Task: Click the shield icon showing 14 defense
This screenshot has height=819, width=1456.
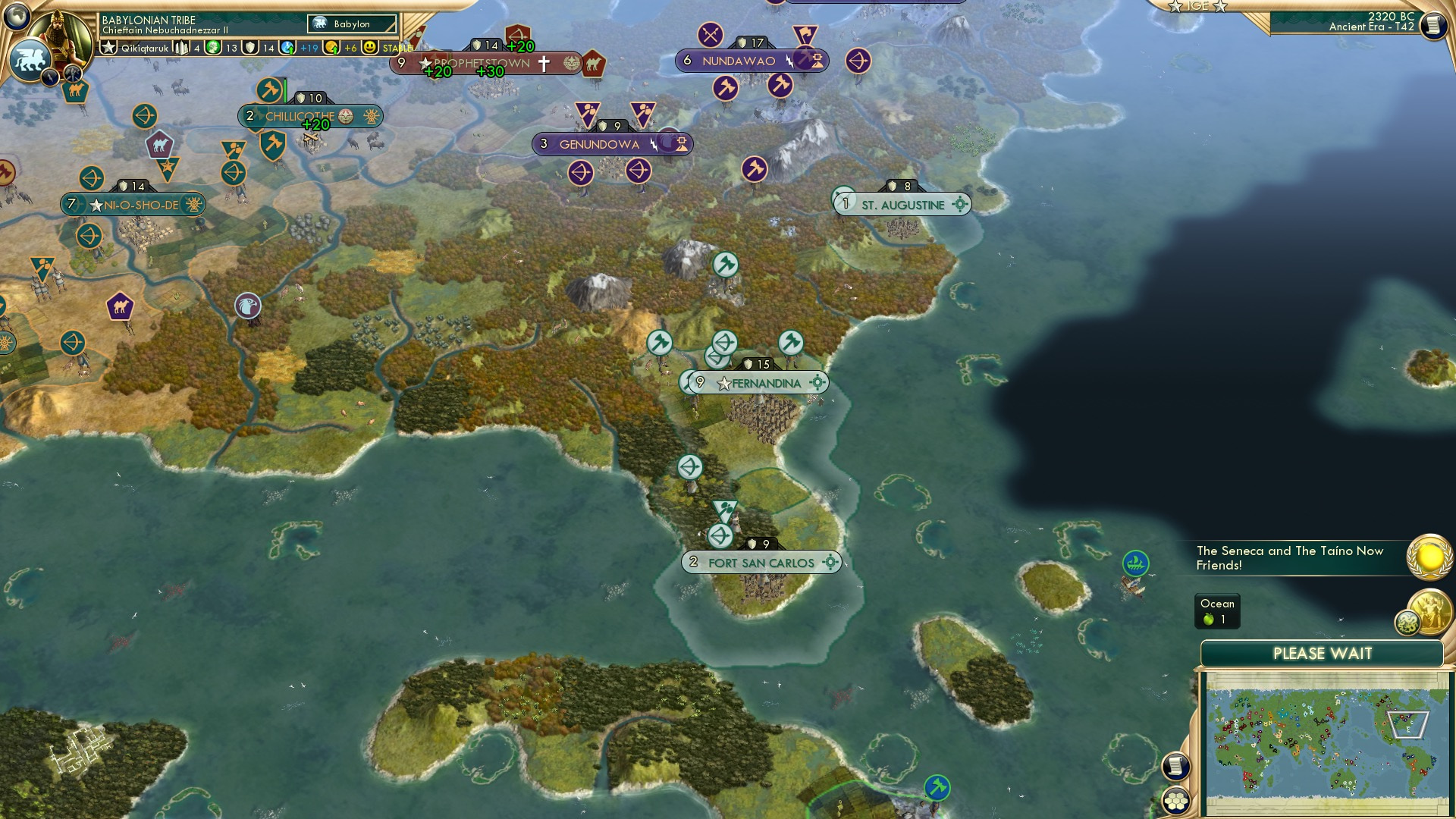Action: (x=249, y=48)
